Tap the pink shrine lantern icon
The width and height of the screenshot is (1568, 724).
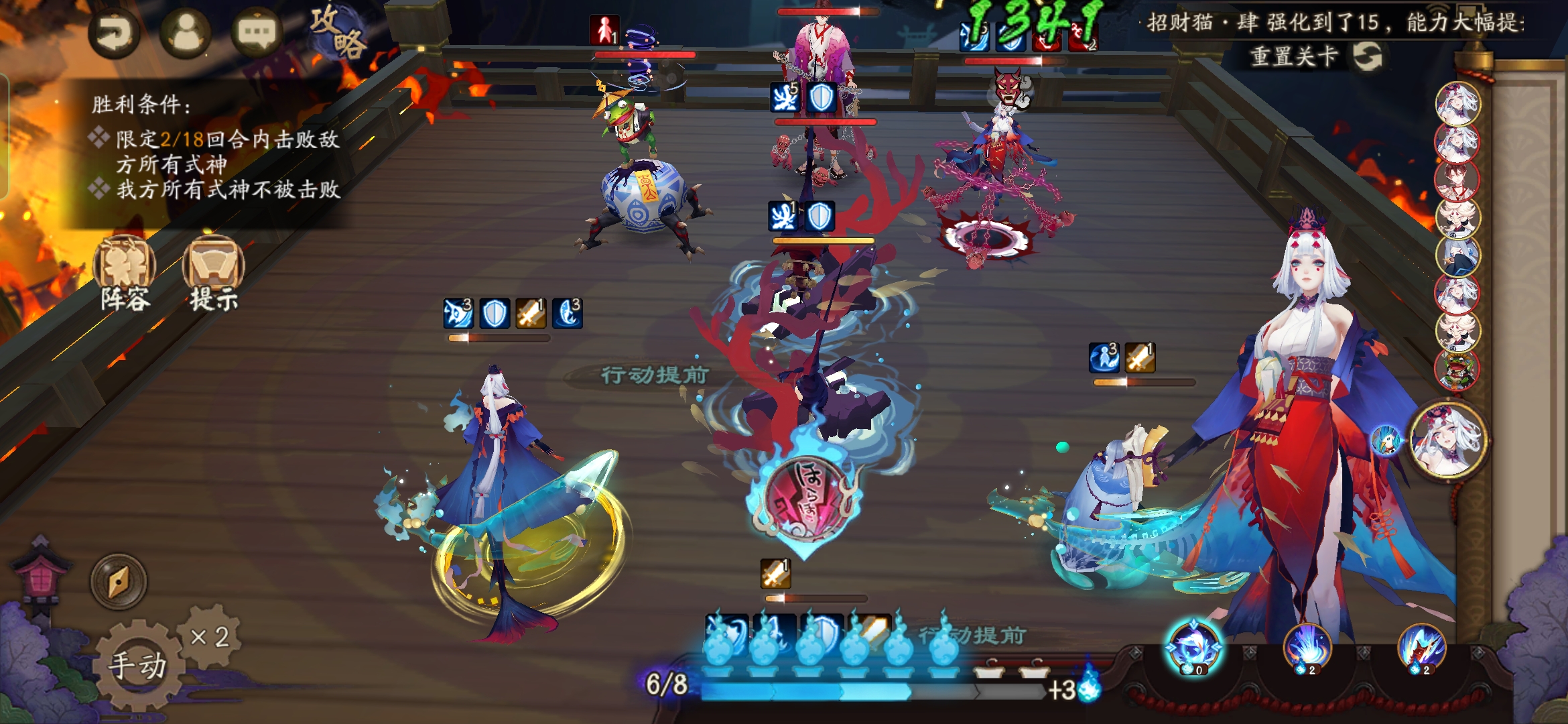click(42, 577)
